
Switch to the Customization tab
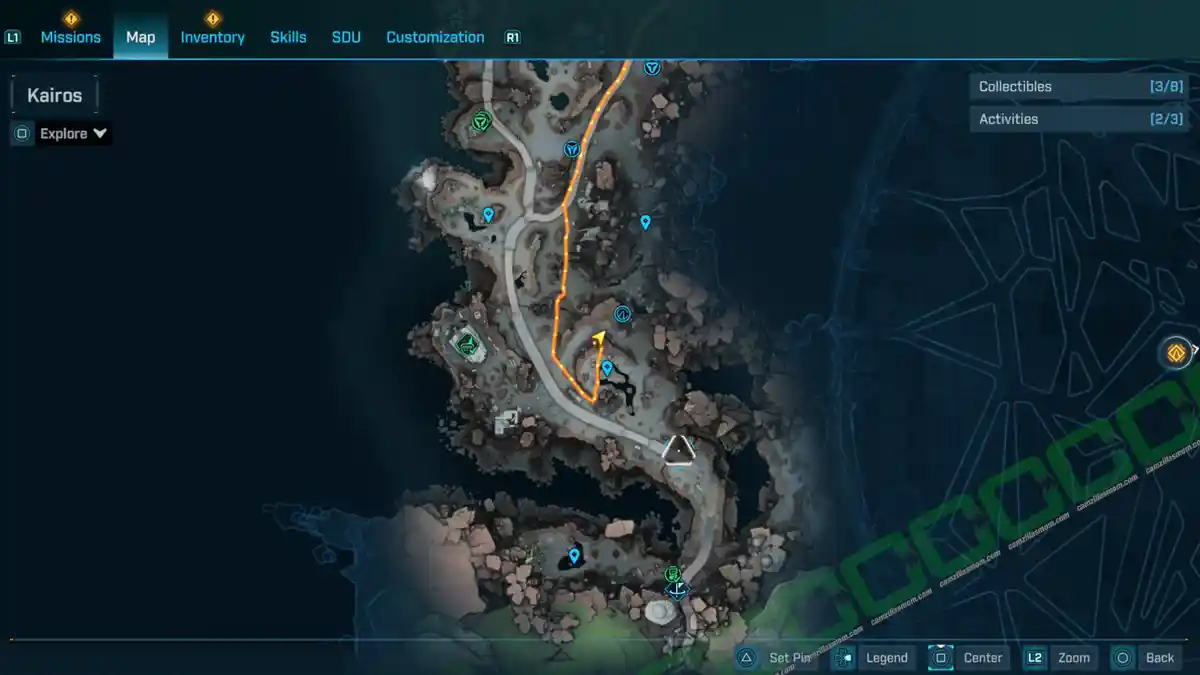point(435,37)
